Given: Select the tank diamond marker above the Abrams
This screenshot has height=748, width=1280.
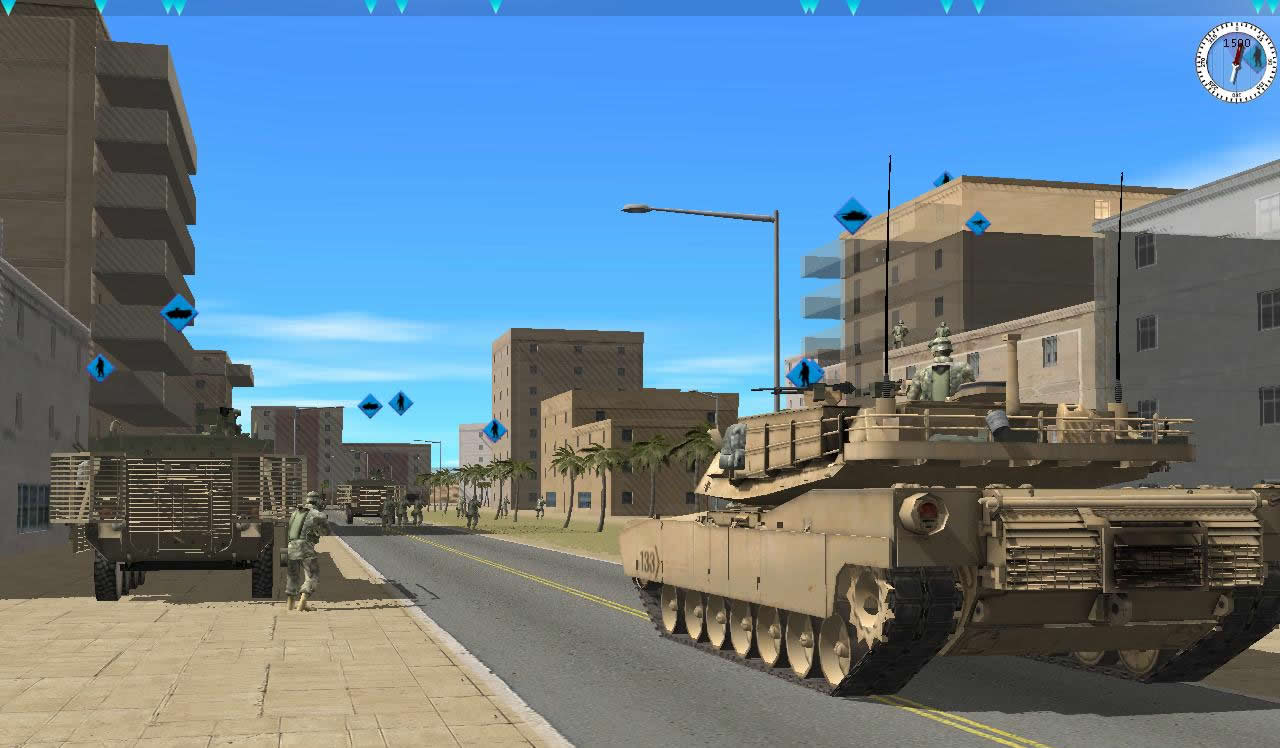Looking at the screenshot, I should tap(852, 213).
